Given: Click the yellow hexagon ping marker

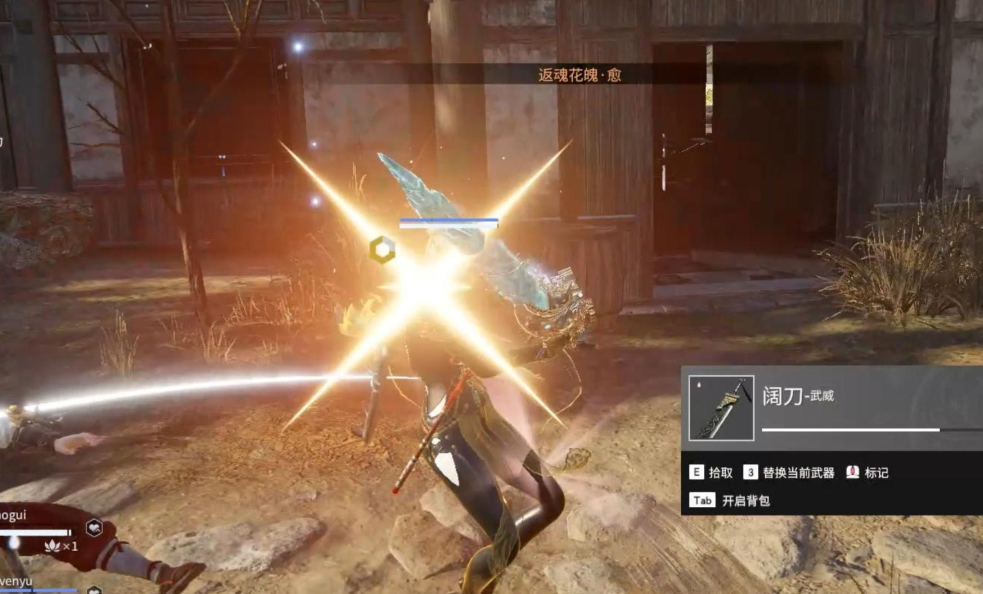Looking at the screenshot, I should (381, 249).
